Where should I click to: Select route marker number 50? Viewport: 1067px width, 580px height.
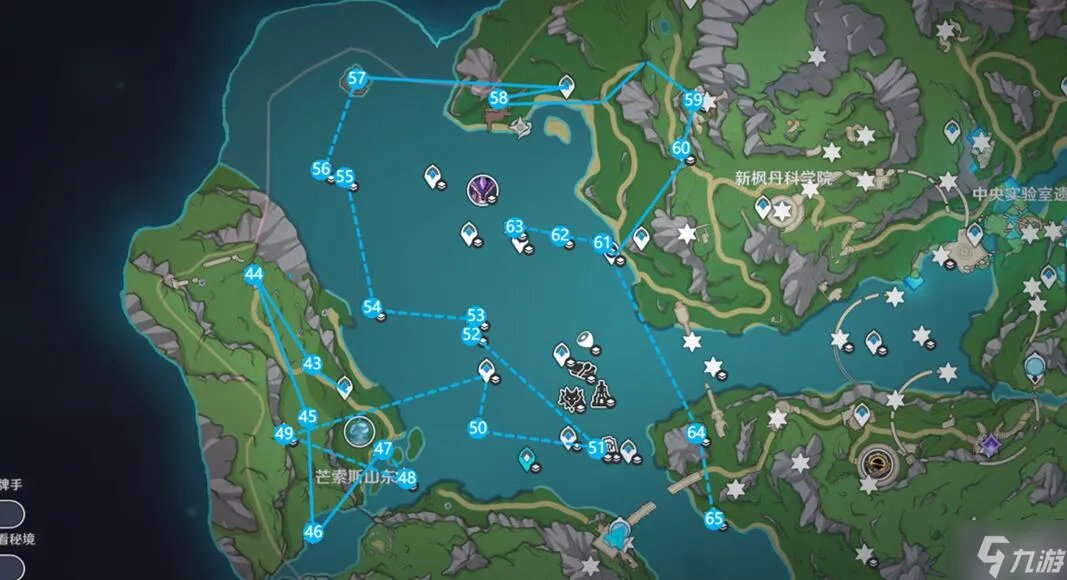point(477,428)
